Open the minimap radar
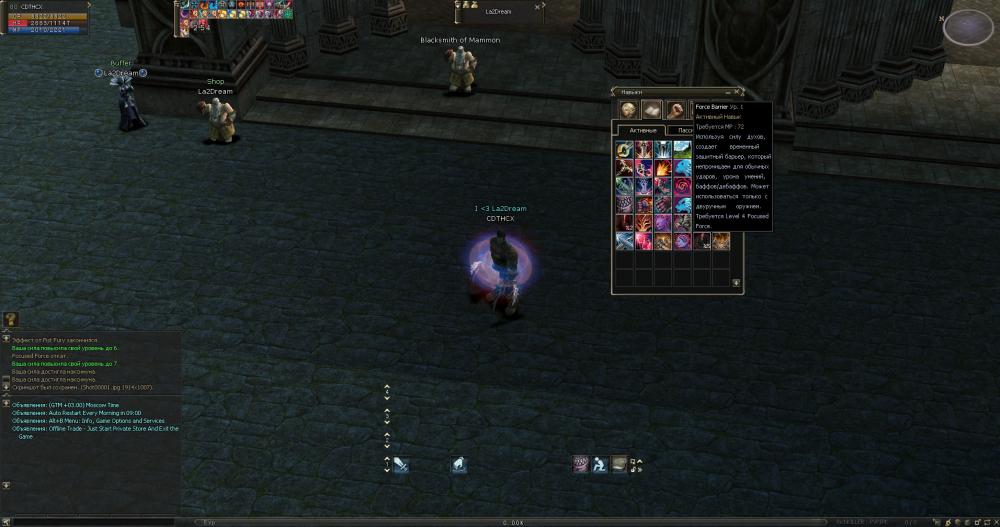 (961, 27)
